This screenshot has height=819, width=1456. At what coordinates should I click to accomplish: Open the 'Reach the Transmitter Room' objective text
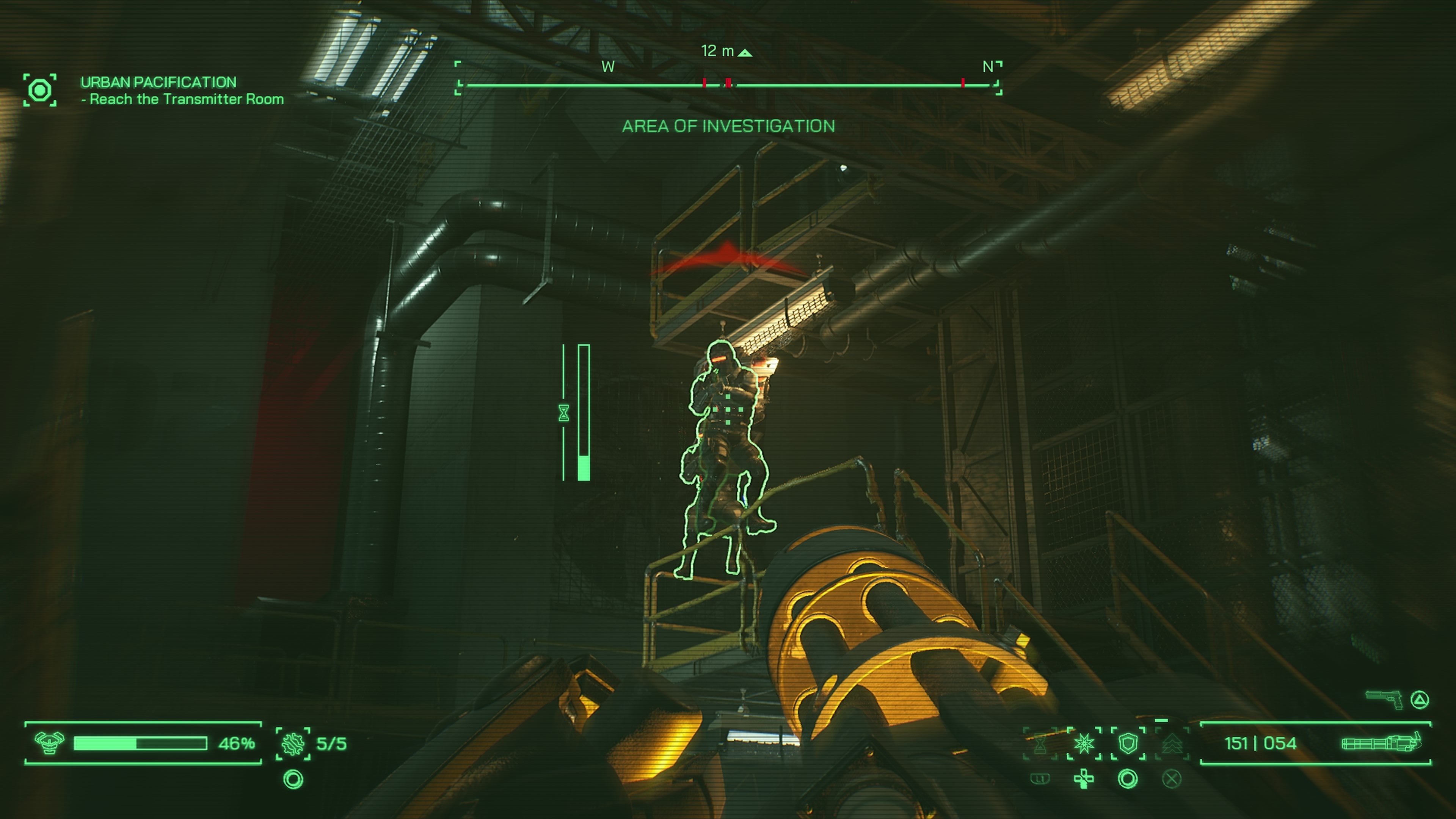pyautogui.click(x=187, y=99)
